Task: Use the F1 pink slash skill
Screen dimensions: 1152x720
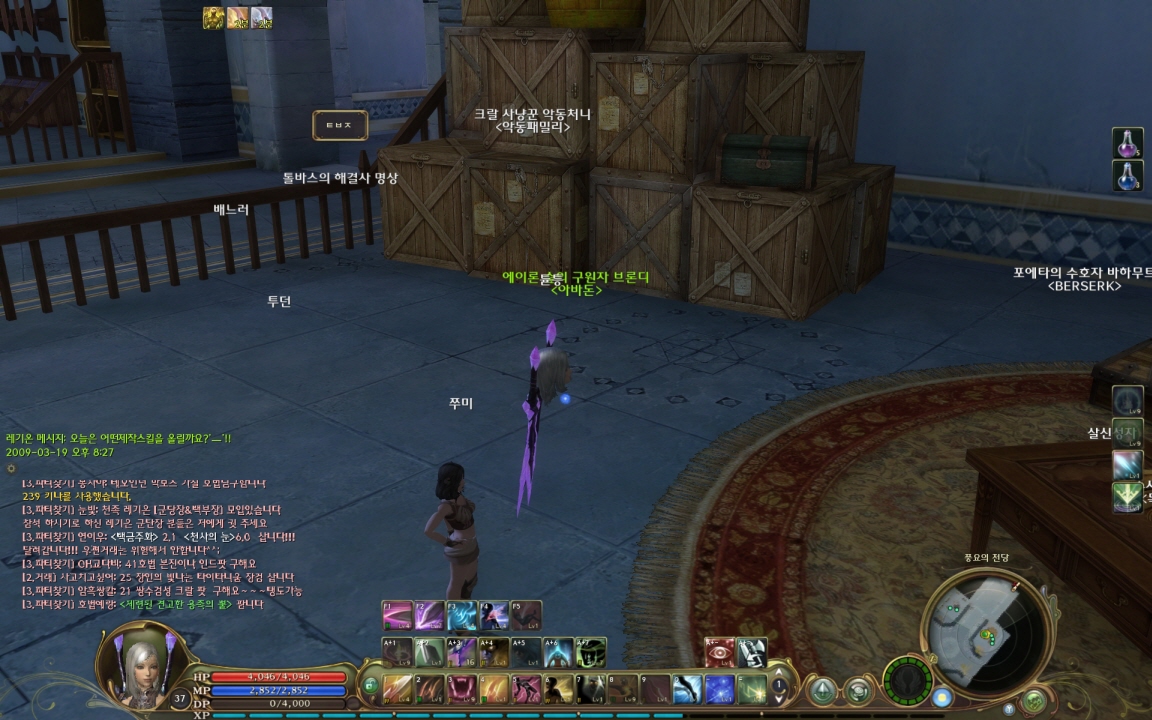Action: 397,615
